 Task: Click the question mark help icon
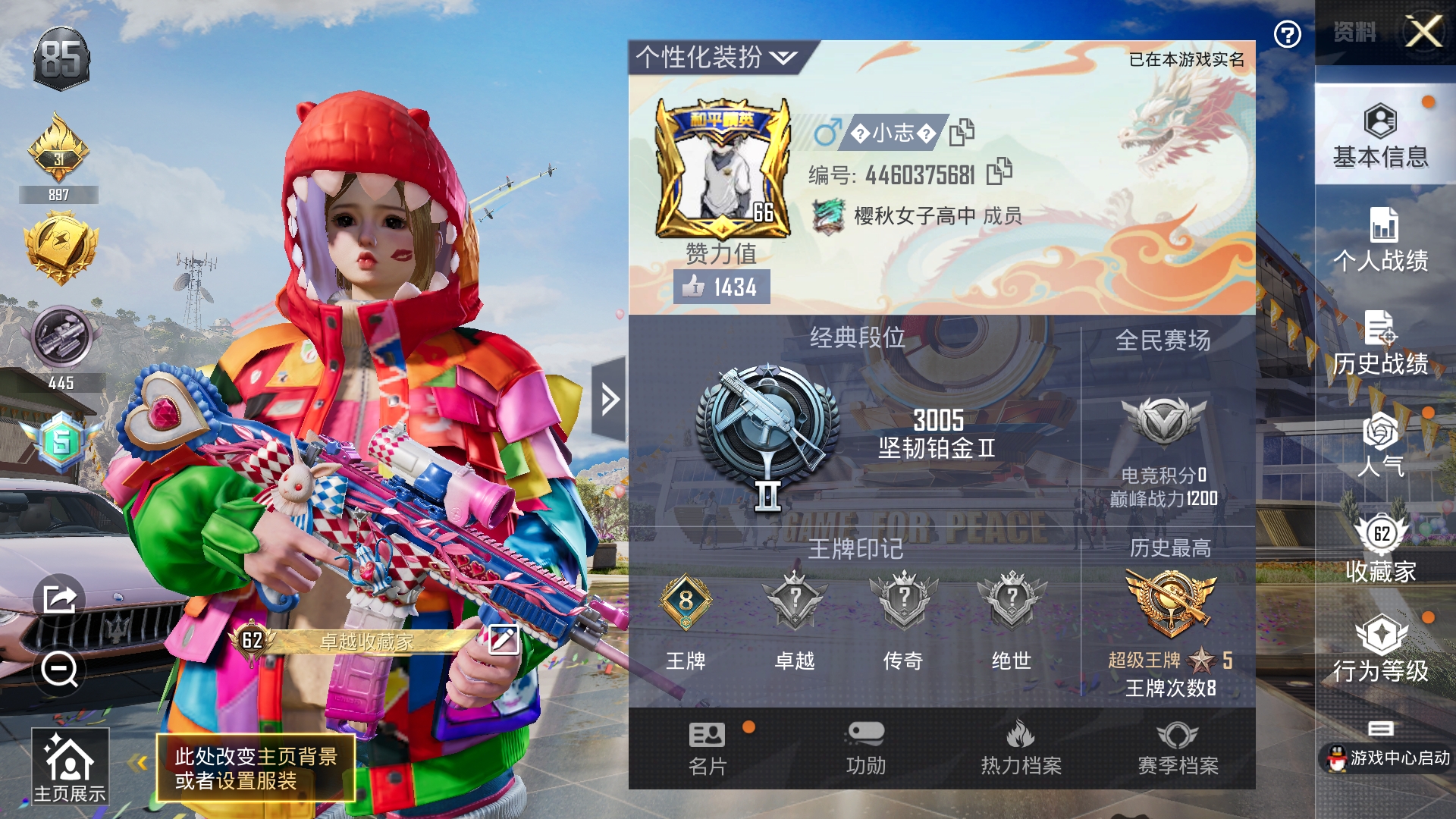1287,34
